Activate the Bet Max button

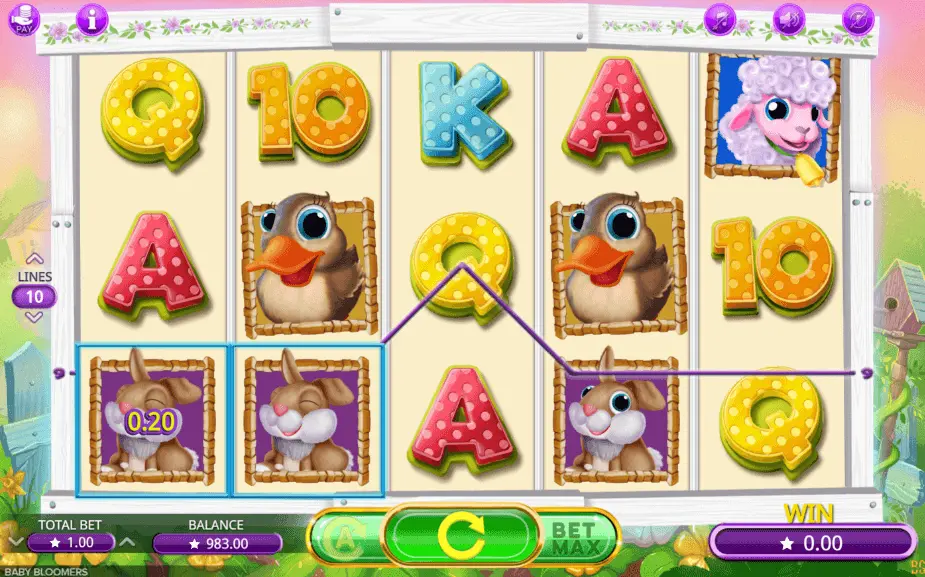point(574,538)
